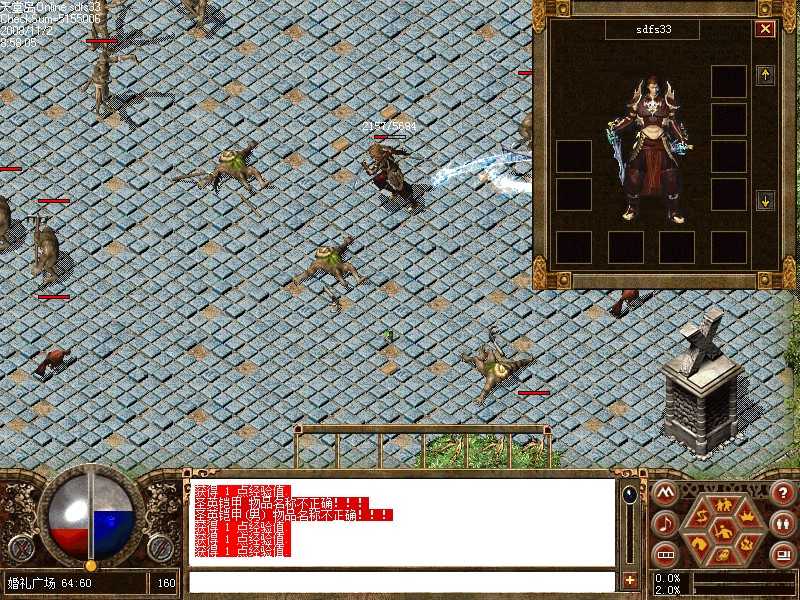Viewport: 800px width, 600px height.
Task: Toggle the music note sound button
Action: pos(663,523)
